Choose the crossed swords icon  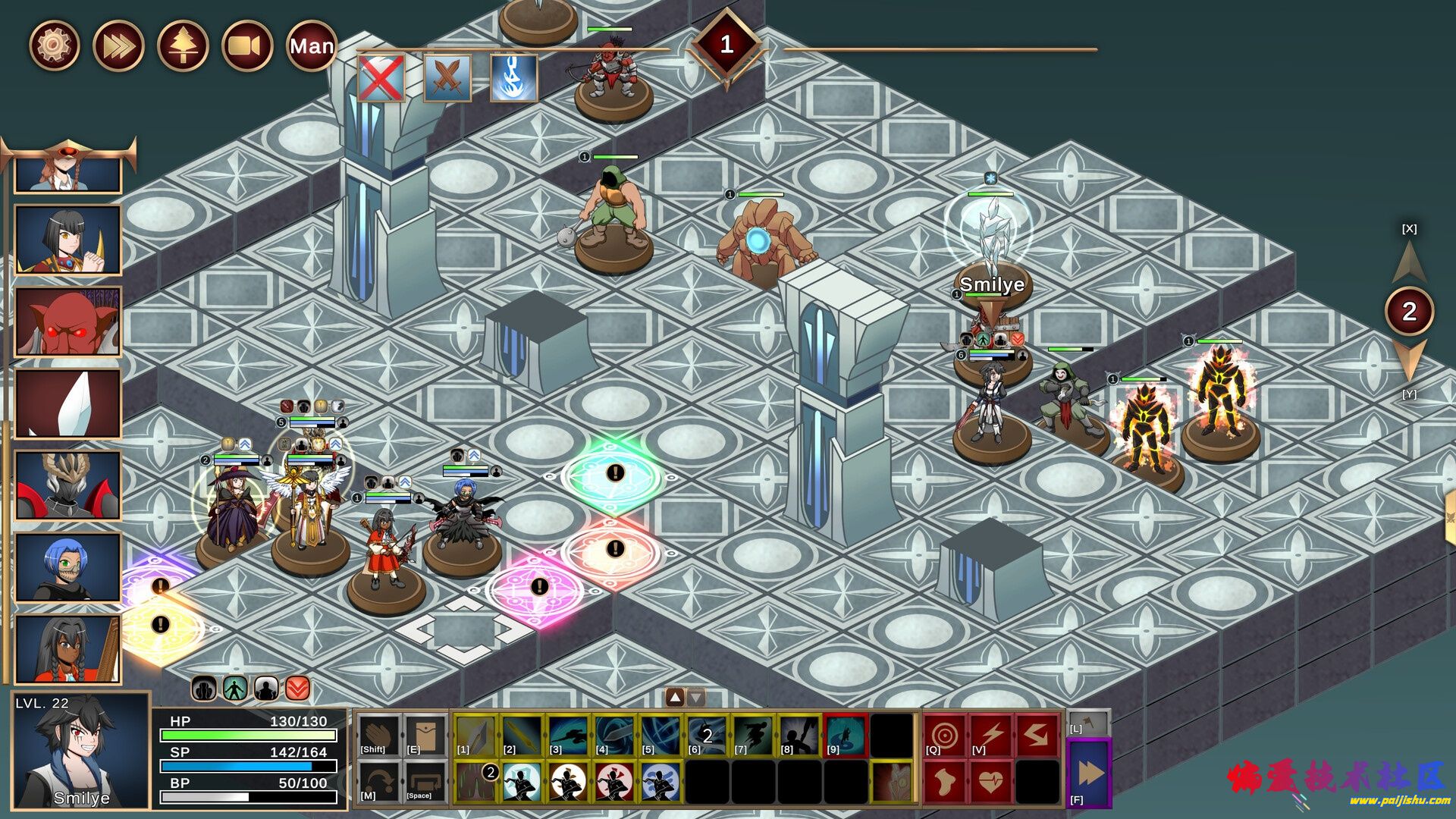[x=447, y=77]
